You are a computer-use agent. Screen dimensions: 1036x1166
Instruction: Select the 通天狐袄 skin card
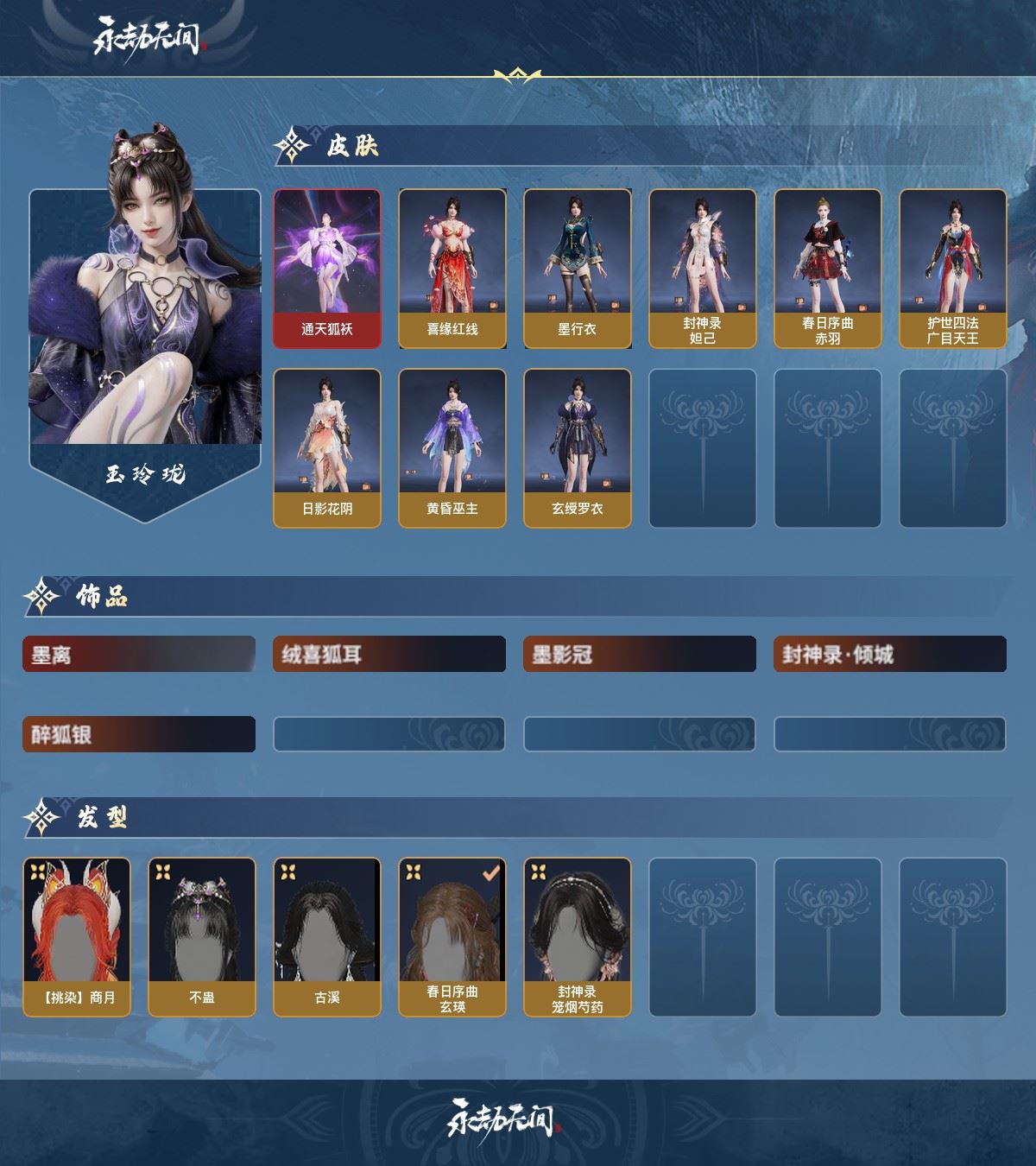327,269
